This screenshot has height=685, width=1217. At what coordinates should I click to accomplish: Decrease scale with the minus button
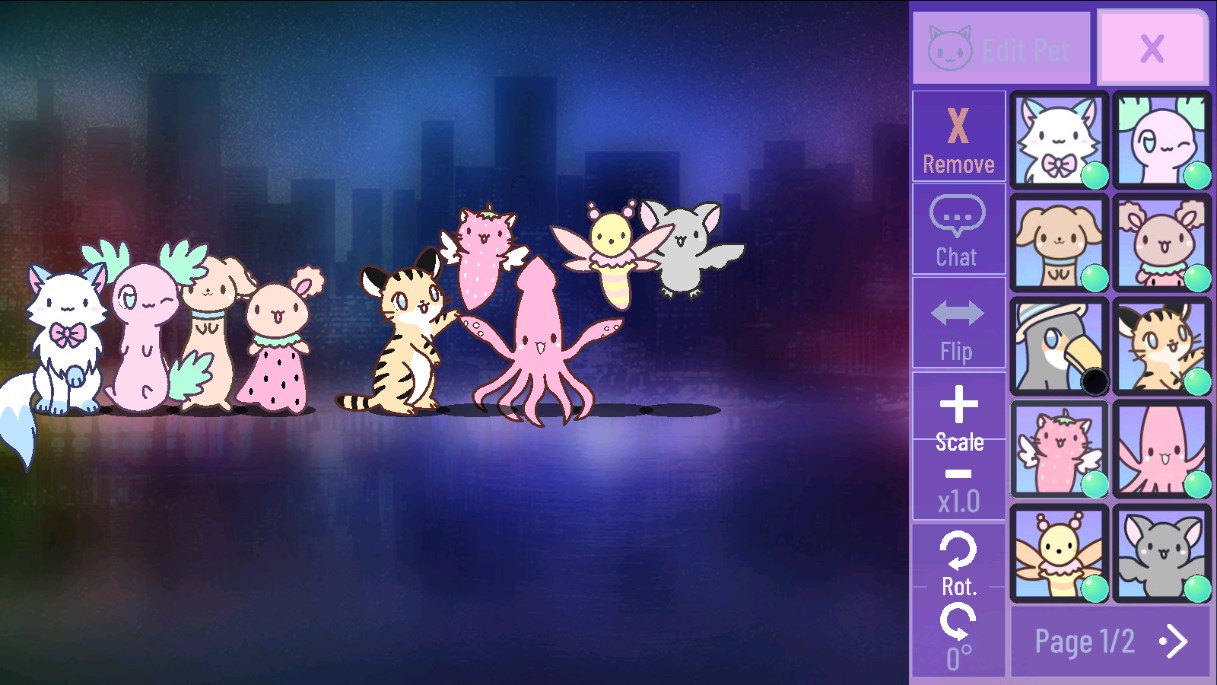958,473
